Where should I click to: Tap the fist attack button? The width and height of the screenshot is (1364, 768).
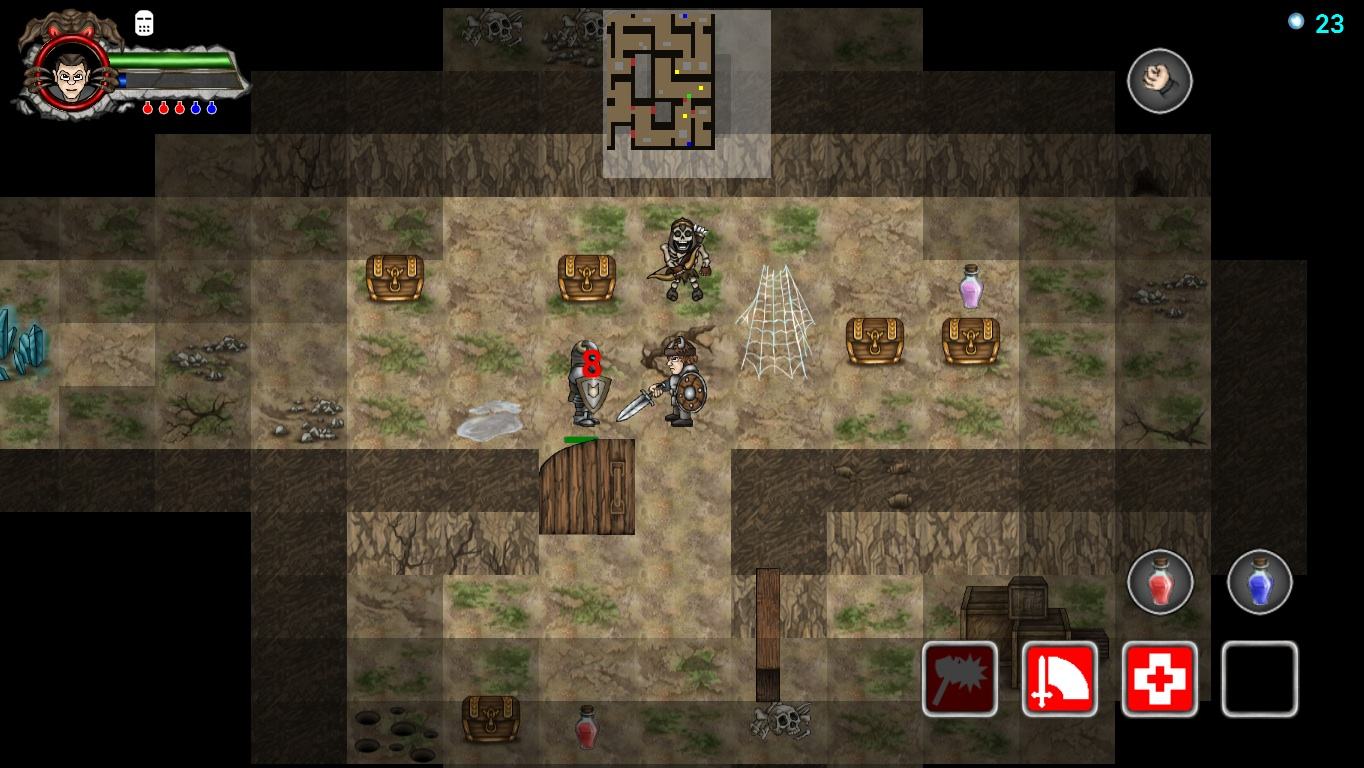(1159, 81)
